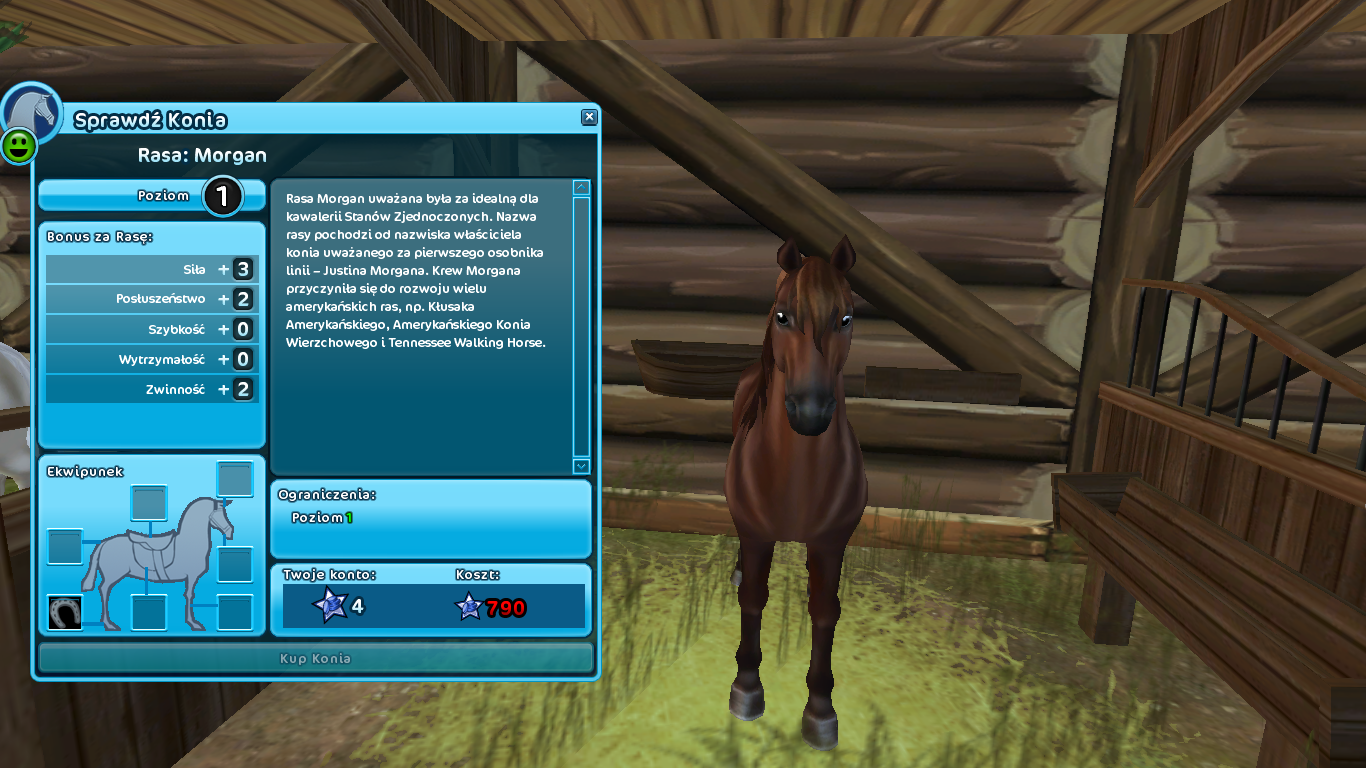1366x768 pixels.
Task: Click the Poziom level 1 badge
Action: (222, 196)
